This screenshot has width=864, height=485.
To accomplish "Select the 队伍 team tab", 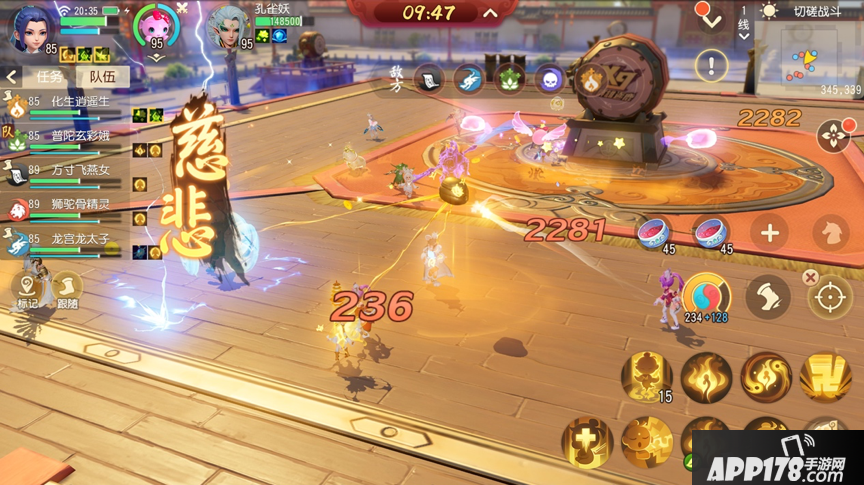I will pyautogui.click(x=103, y=76).
